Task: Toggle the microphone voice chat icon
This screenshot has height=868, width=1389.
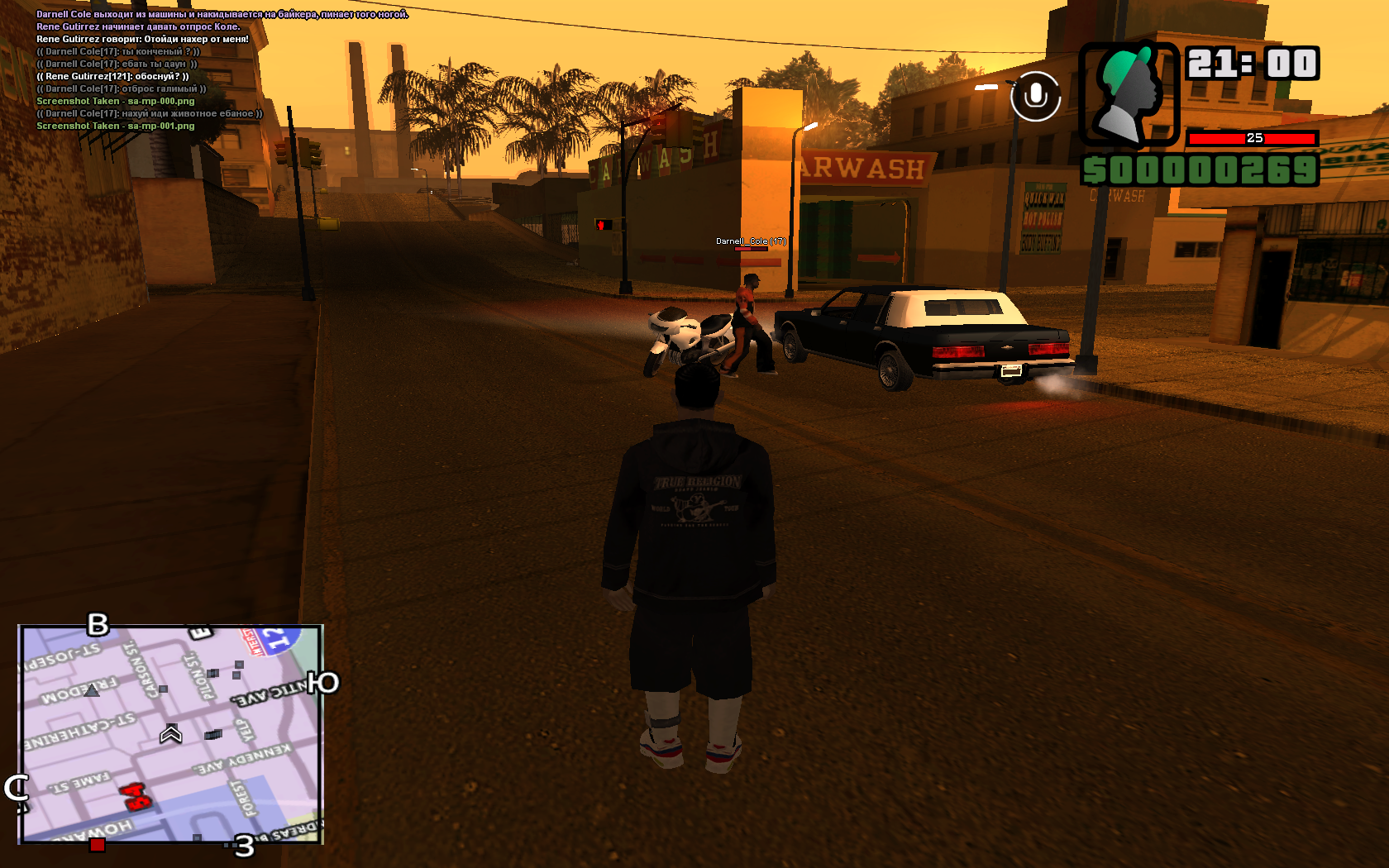Action: tap(1035, 97)
